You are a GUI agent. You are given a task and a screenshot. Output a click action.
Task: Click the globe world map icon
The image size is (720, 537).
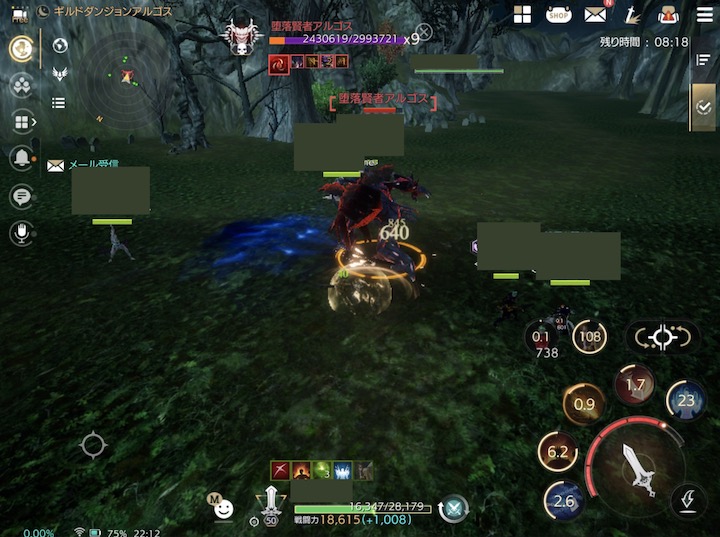tap(59, 46)
